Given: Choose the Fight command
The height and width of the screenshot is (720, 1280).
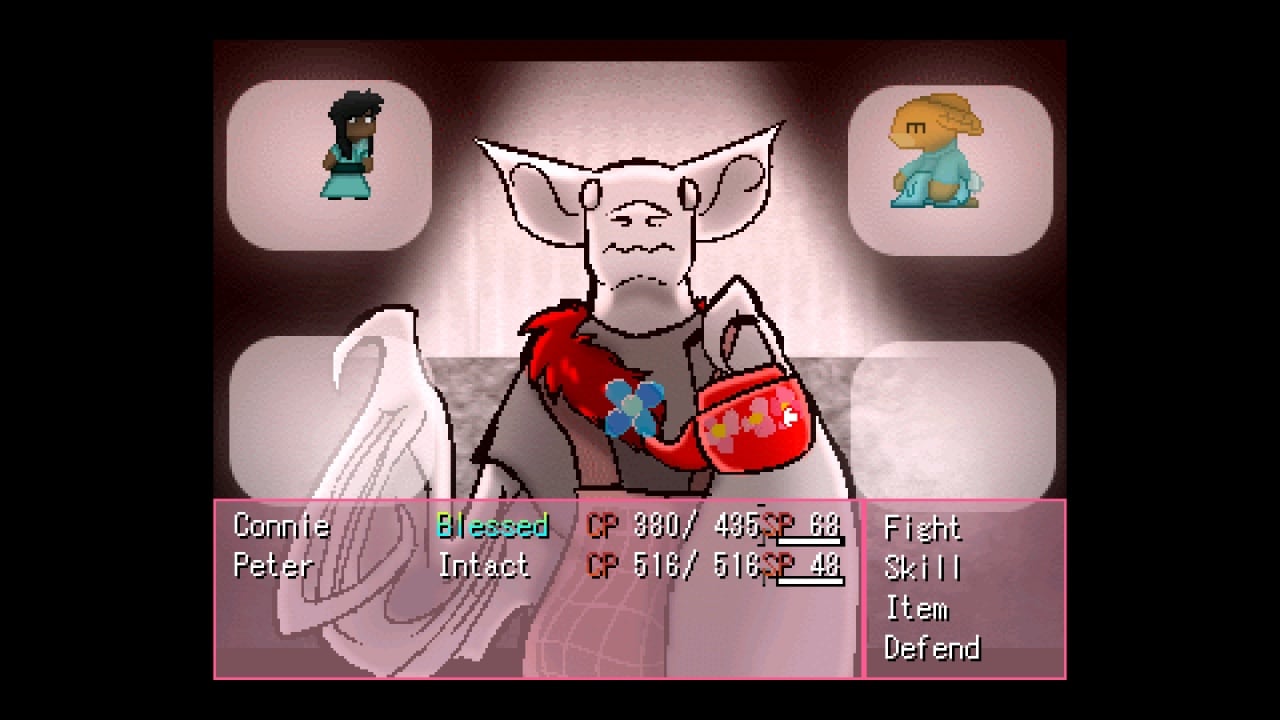Looking at the screenshot, I should point(922,528).
